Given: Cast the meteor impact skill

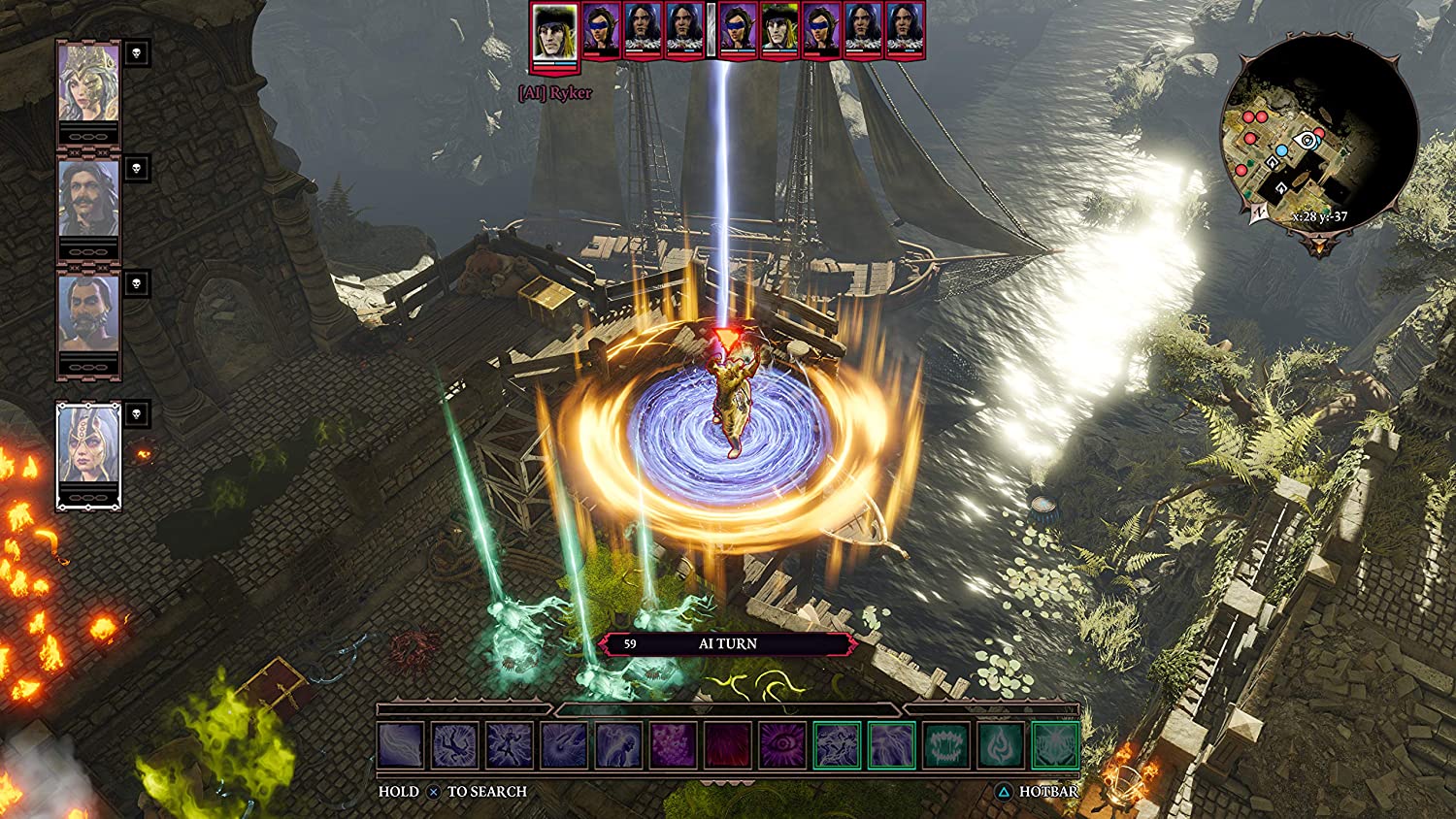Looking at the screenshot, I should [x=564, y=745].
